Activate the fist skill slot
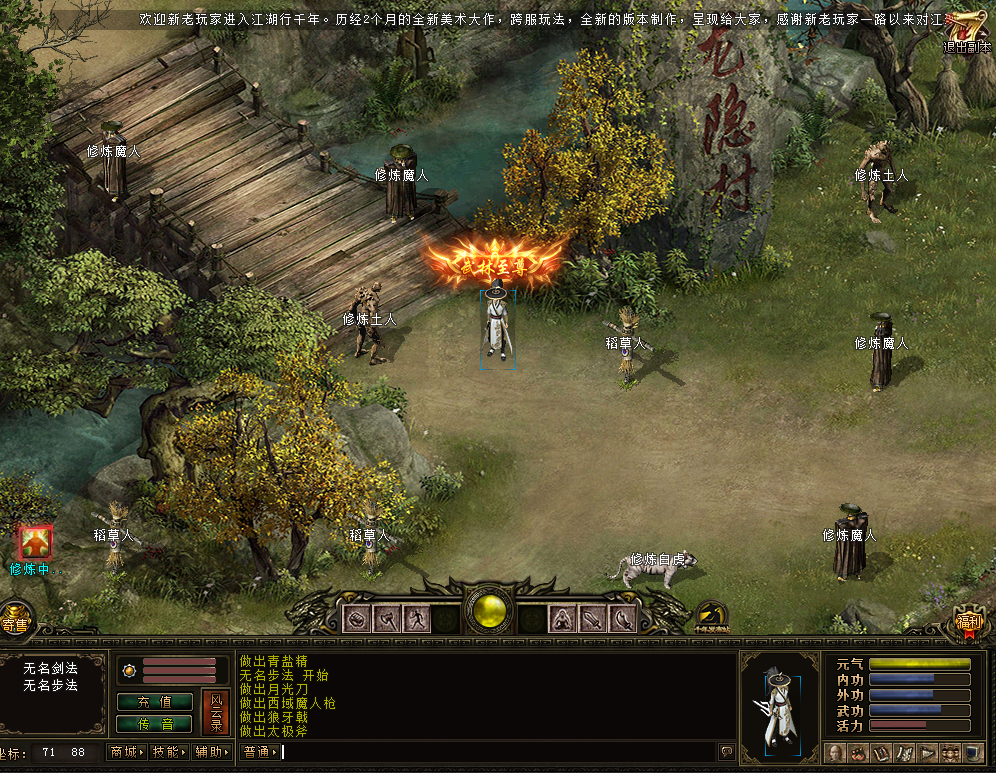 click(x=356, y=619)
